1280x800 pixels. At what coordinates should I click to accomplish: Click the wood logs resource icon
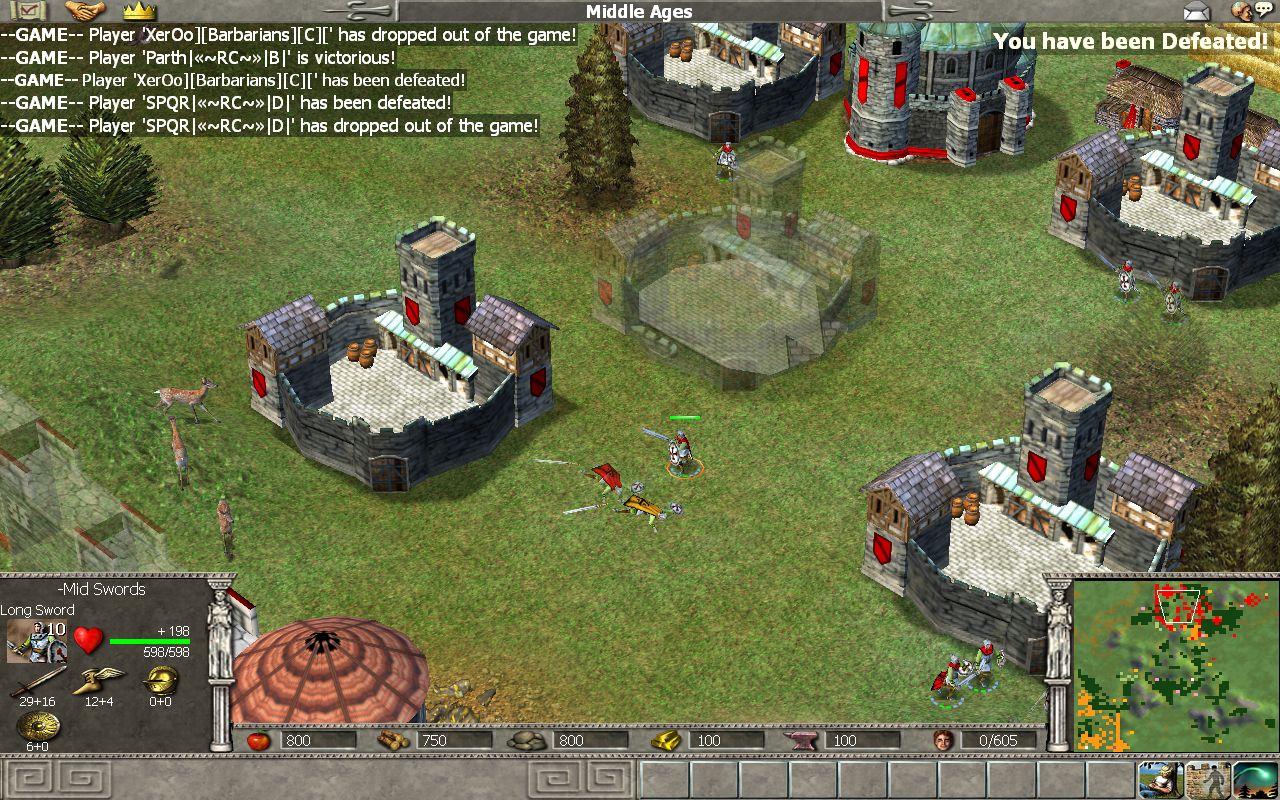point(390,741)
